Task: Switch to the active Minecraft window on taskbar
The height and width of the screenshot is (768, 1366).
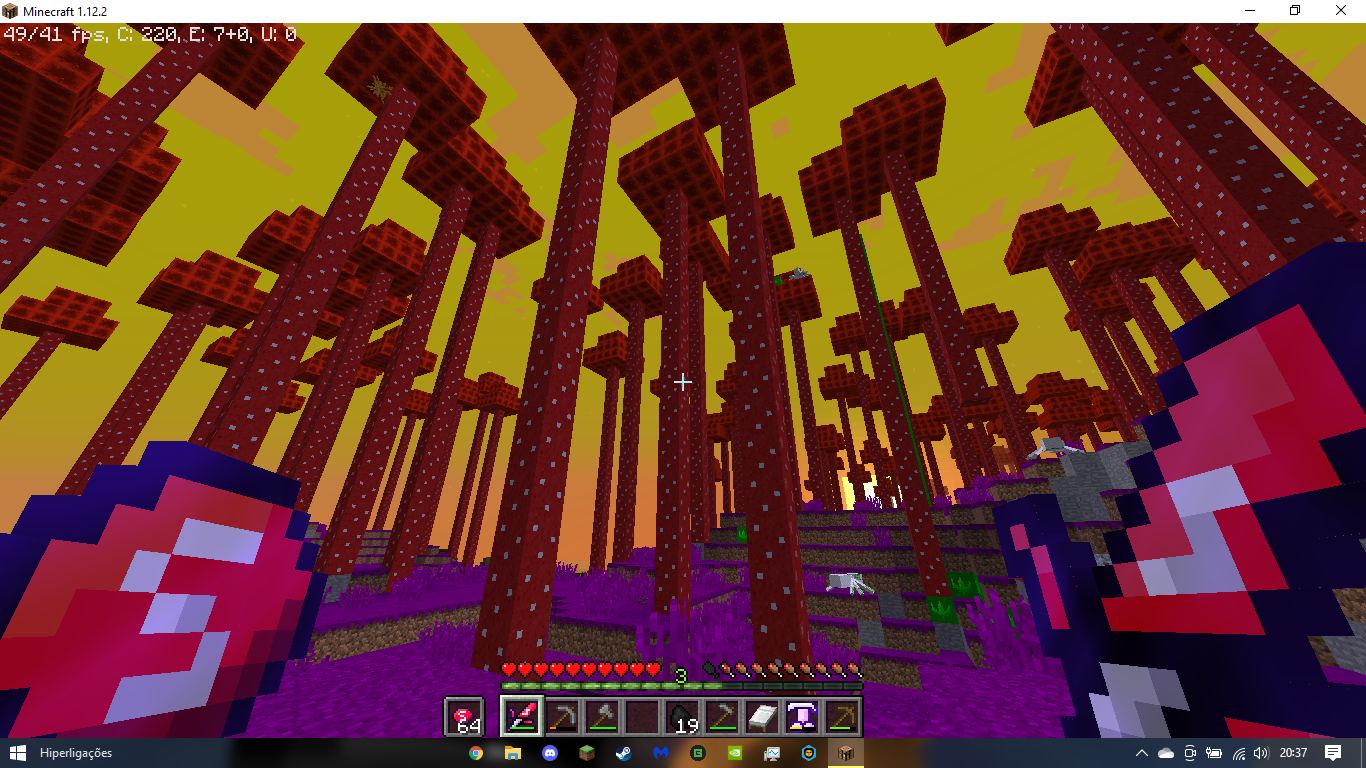Action: pos(846,755)
